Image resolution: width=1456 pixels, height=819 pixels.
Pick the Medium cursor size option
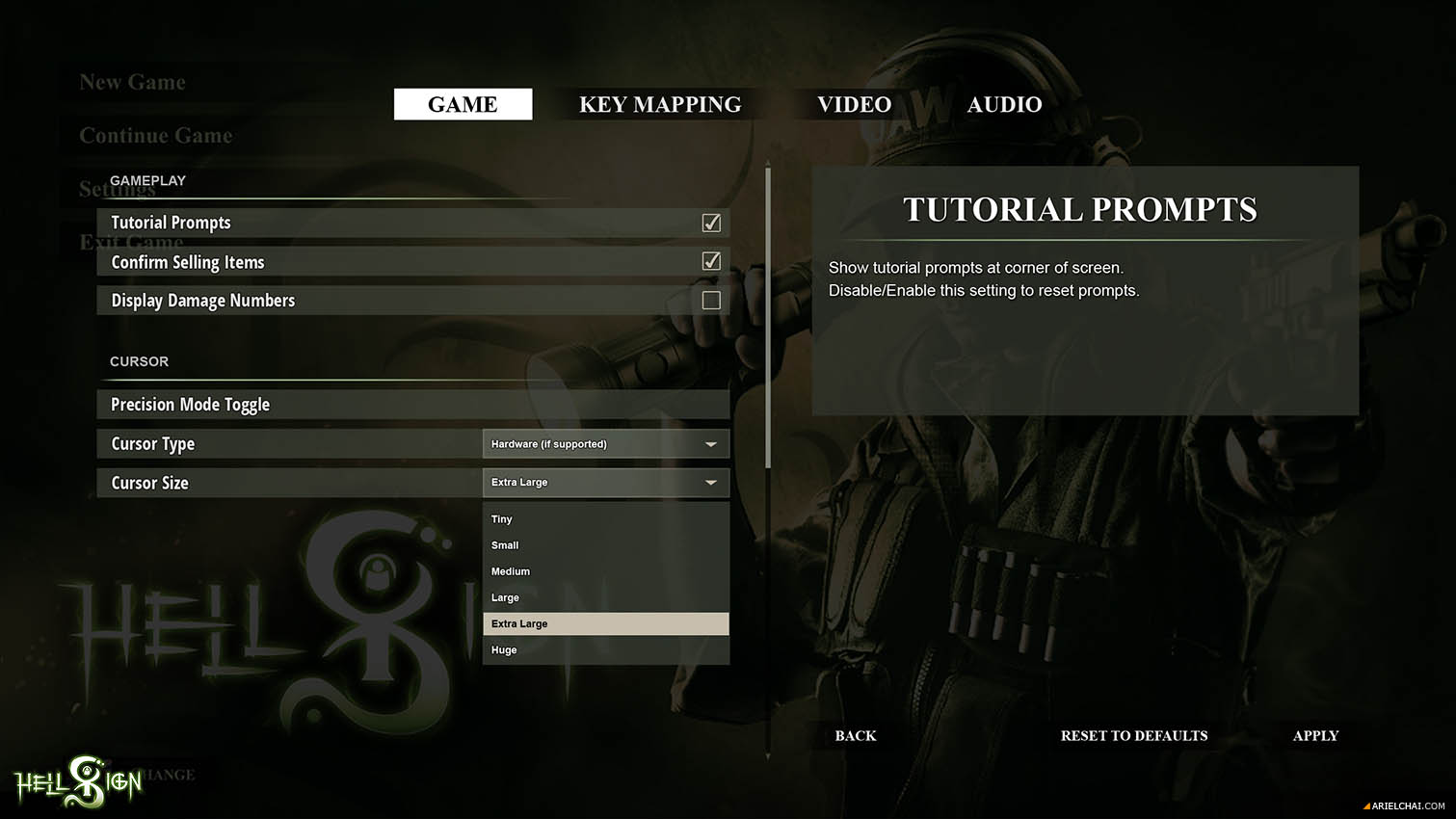point(605,571)
